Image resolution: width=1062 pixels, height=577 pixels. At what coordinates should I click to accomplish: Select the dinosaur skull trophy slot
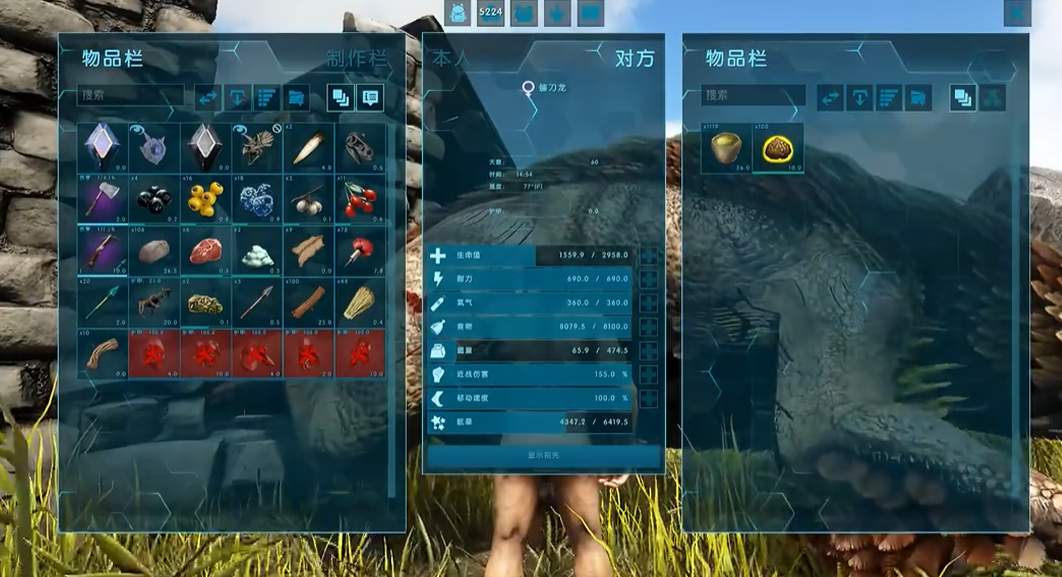pos(359,147)
